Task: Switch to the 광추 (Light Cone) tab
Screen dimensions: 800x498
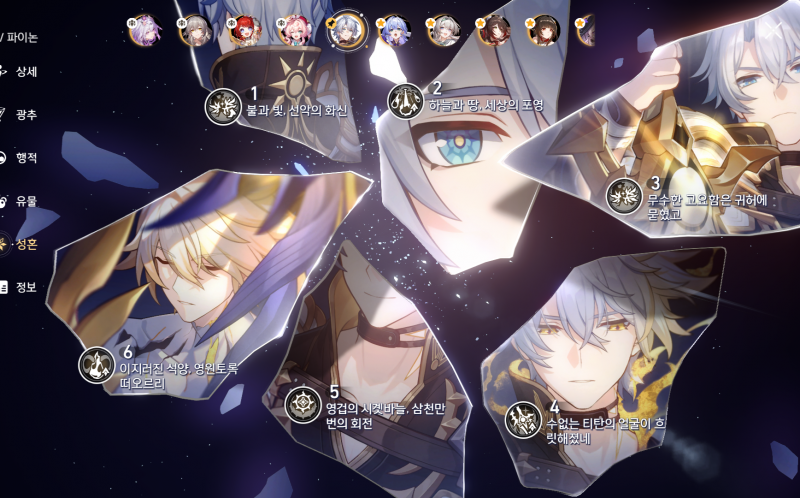Action: click(20, 115)
